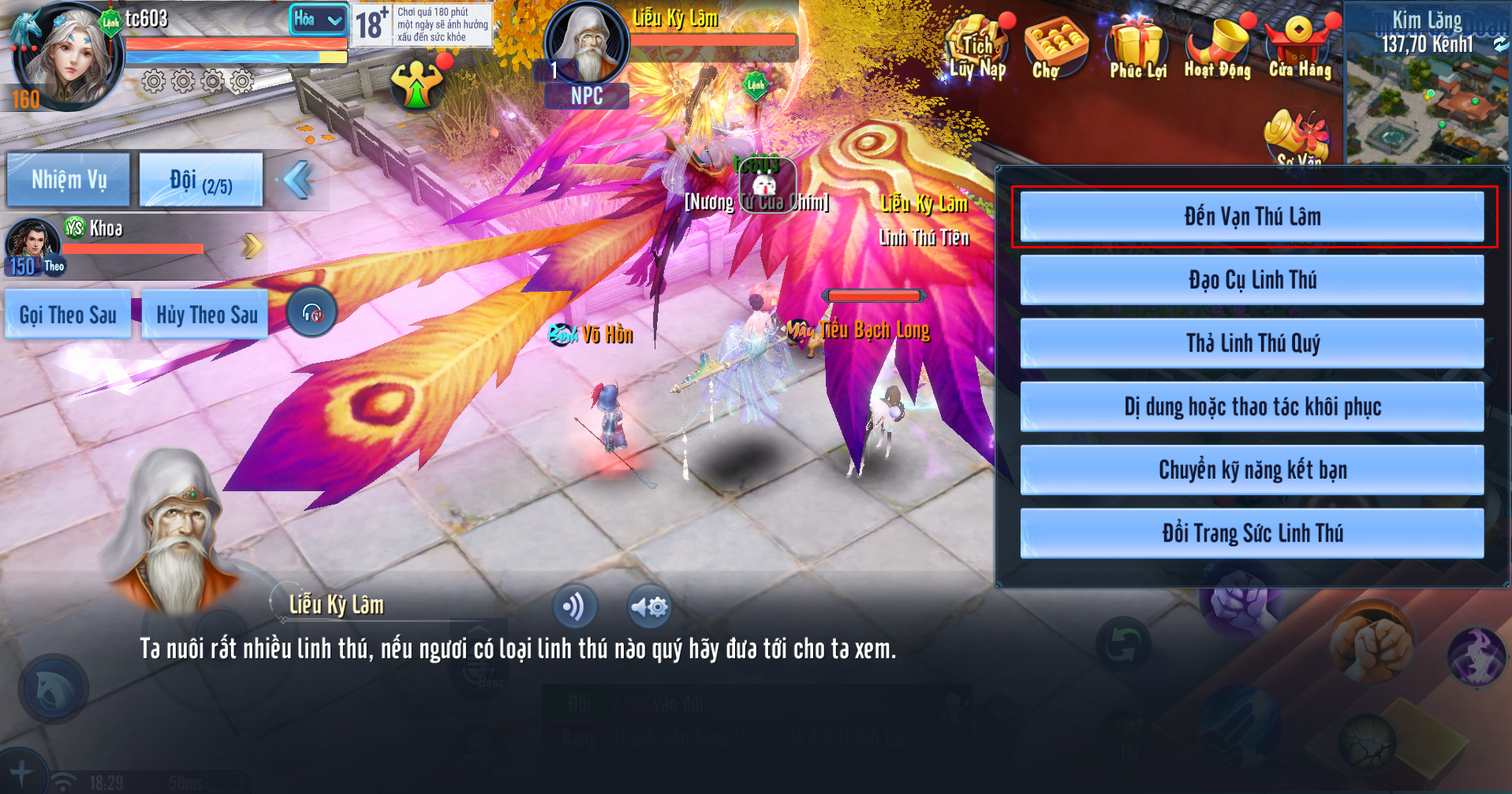Select Dị dung hoặc thao tác khôi phục
The width and height of the screenshot is (1512, 794).
[x=1252, y=407]
